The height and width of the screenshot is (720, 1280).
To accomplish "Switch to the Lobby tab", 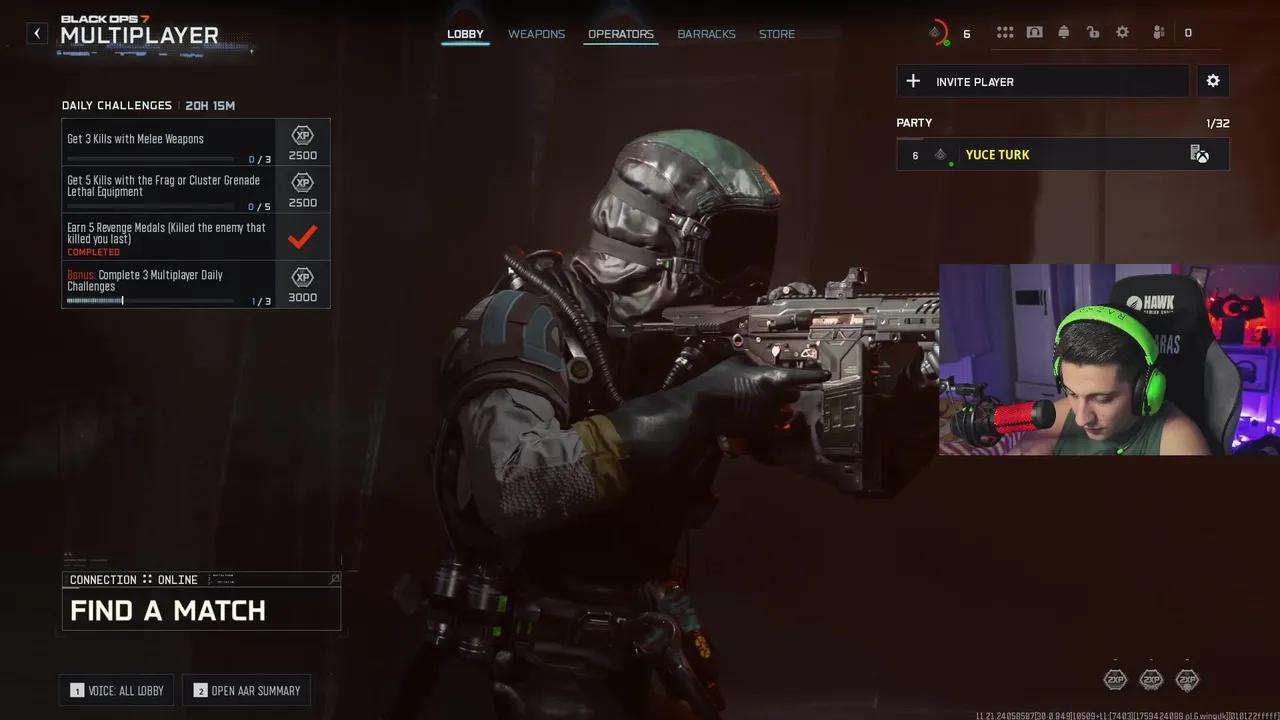I will [x=465, y=34].
